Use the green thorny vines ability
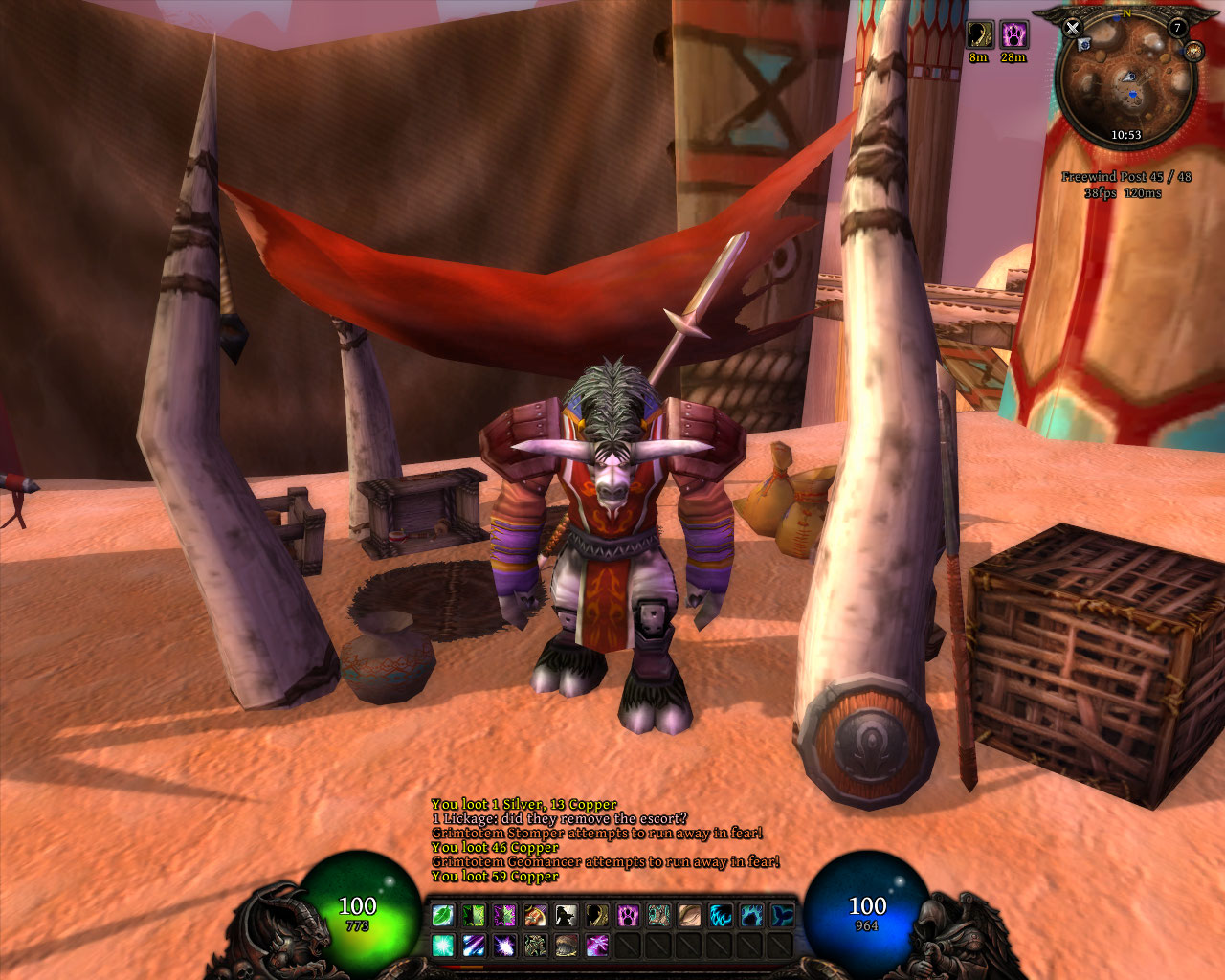The image size is (1225, 980). [474, 916]
